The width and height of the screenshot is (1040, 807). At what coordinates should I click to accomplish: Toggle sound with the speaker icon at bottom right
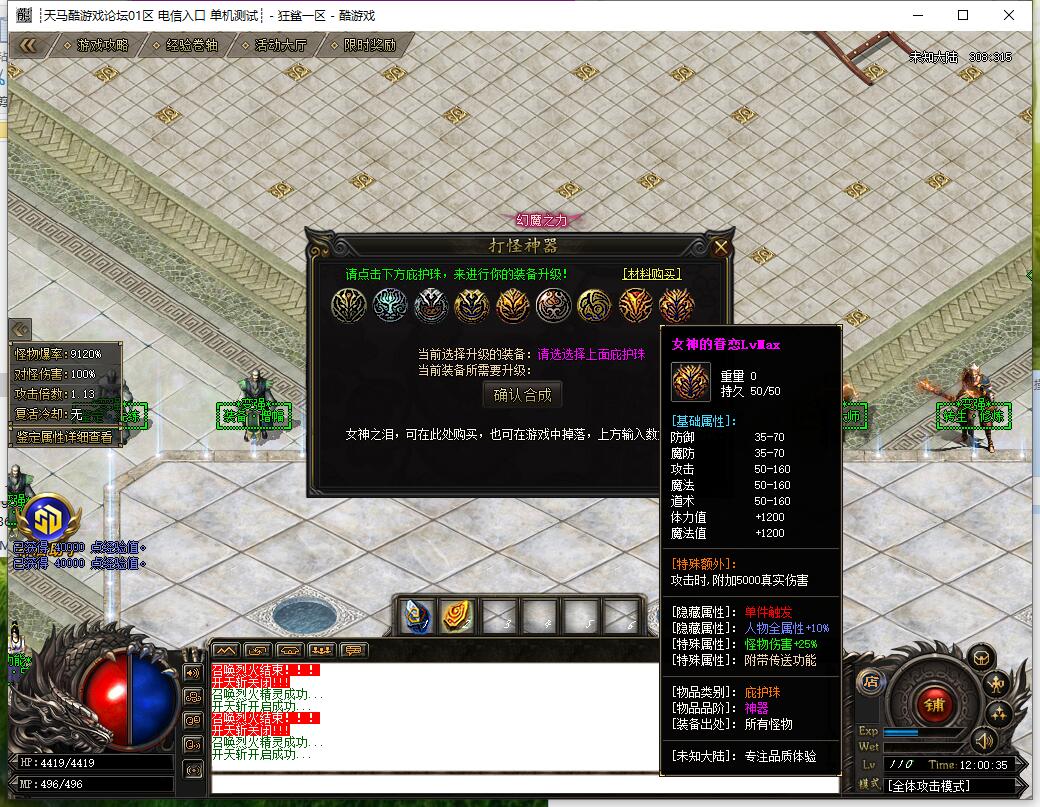984,741
